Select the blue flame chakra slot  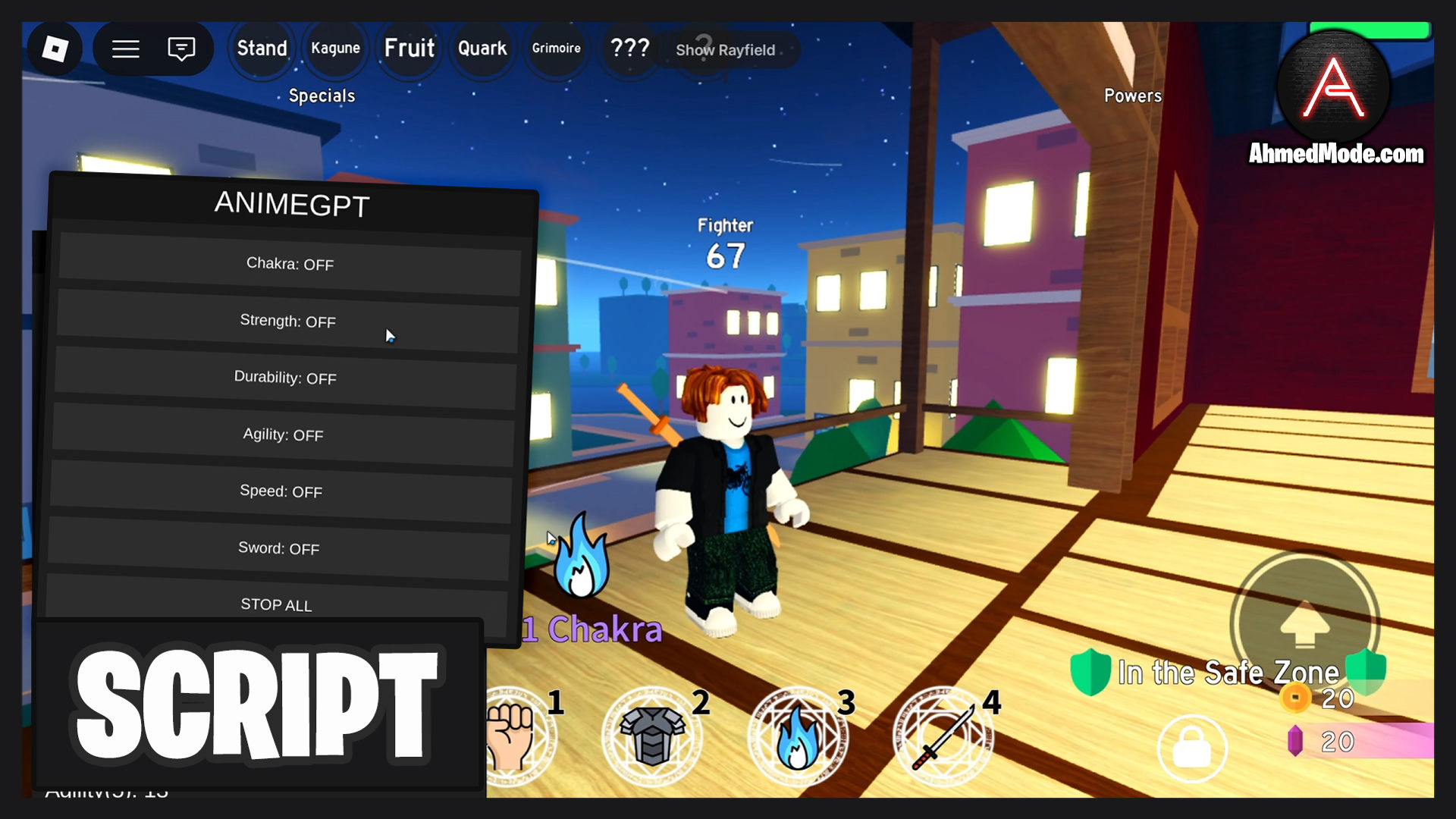[x=798, y=737]
